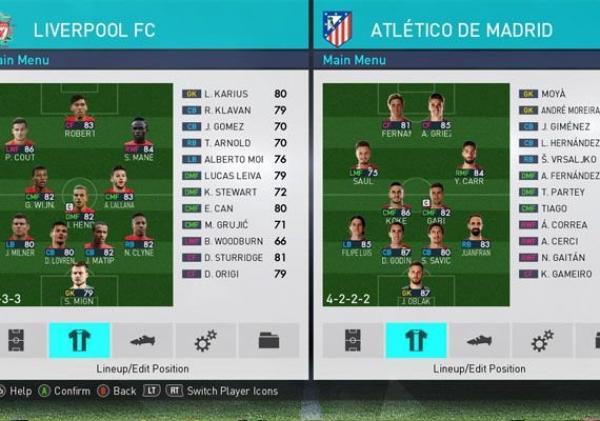Open Liverpool's gears settings tab
The height and width of the screenshot is (421, 600).
pos(205,341)
